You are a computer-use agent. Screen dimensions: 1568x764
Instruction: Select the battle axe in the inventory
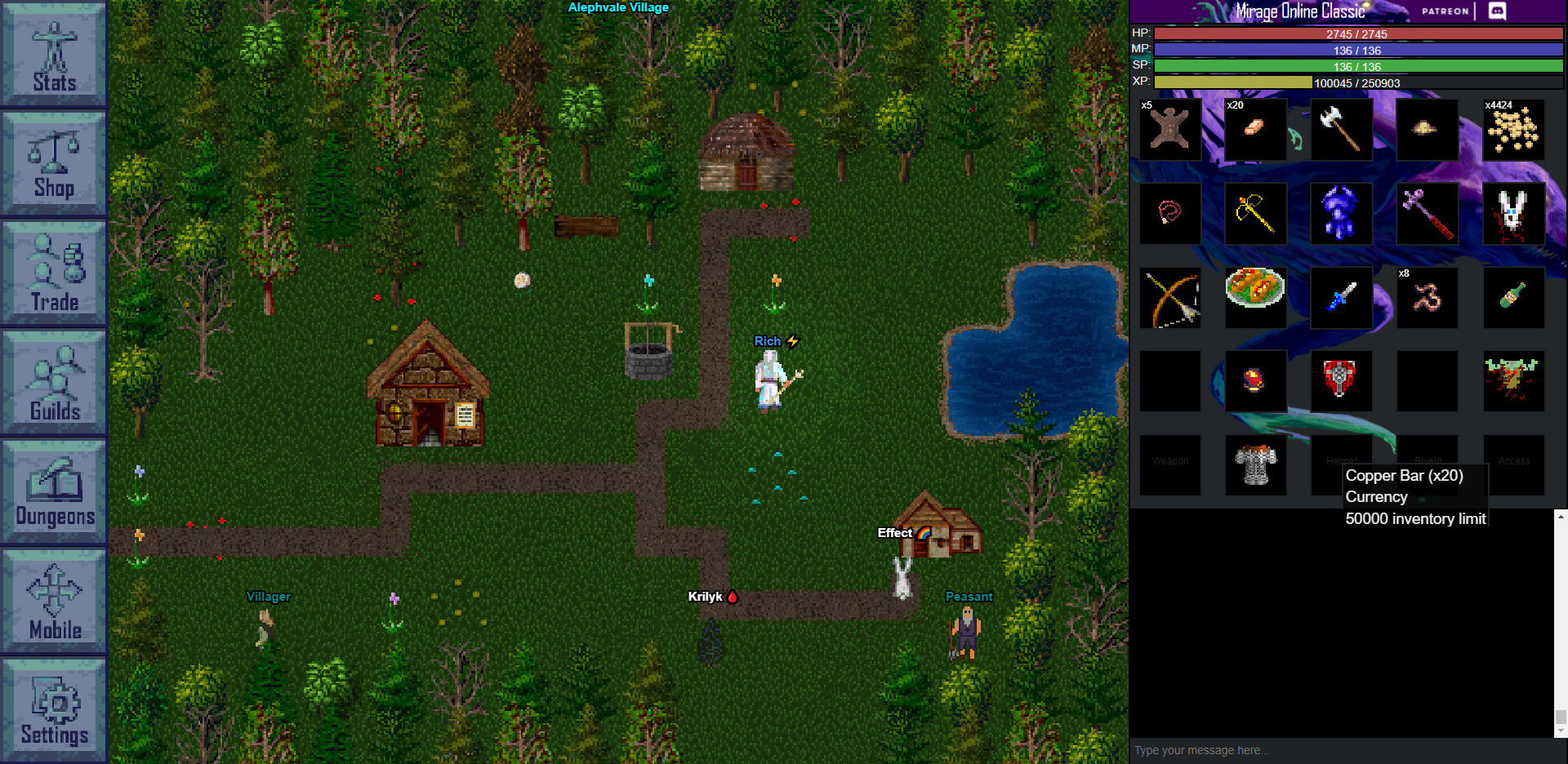pos(1341,130)
